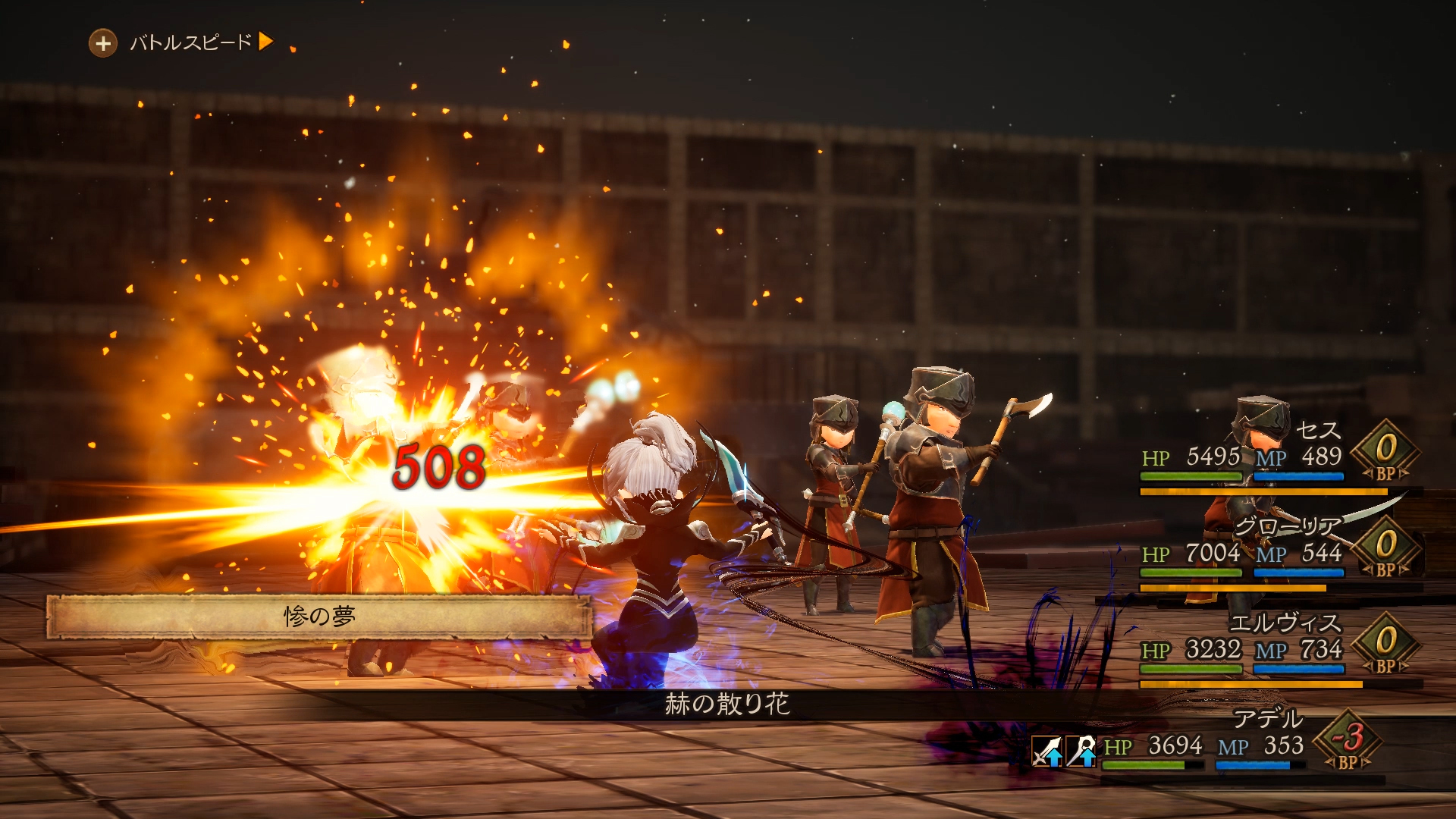Click the バトルスピード battle speed label

[x=190, y=42]
